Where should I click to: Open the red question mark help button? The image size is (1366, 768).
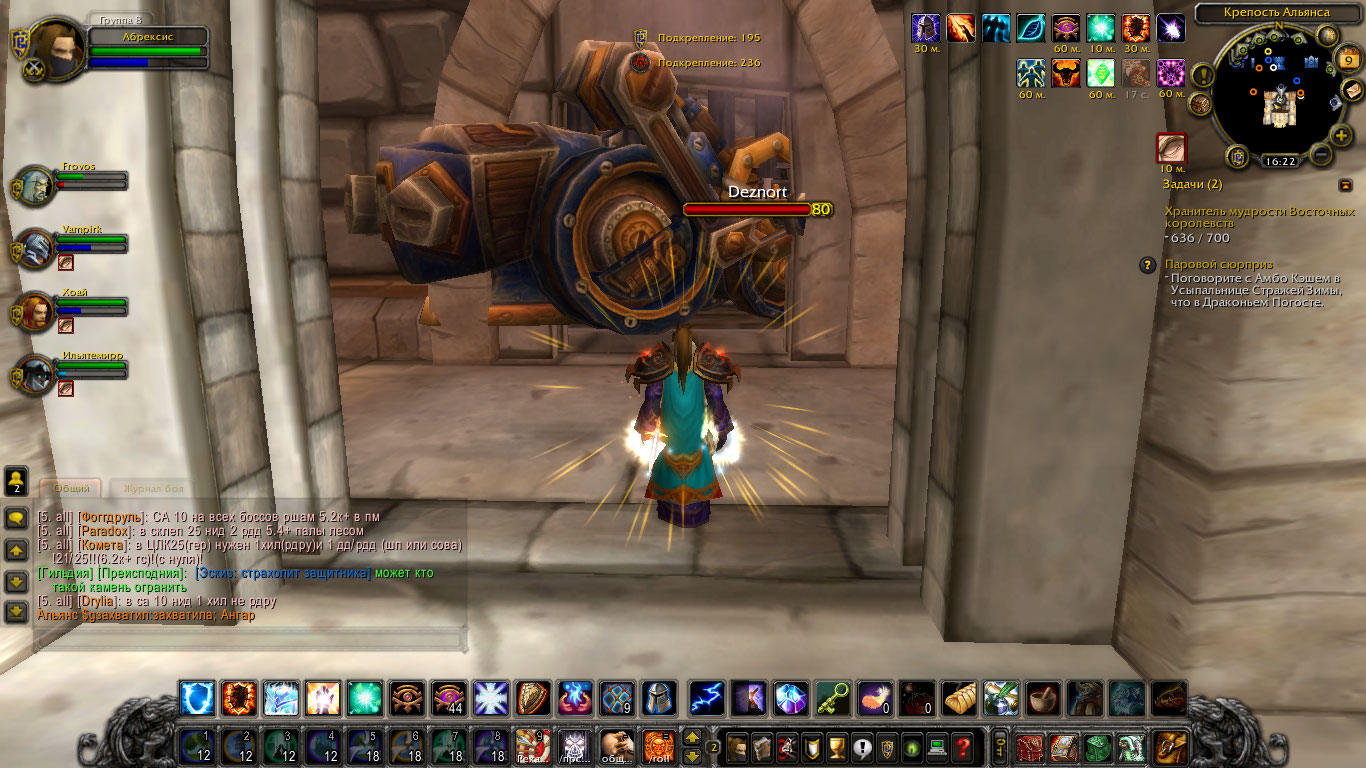tap(962, 747)
